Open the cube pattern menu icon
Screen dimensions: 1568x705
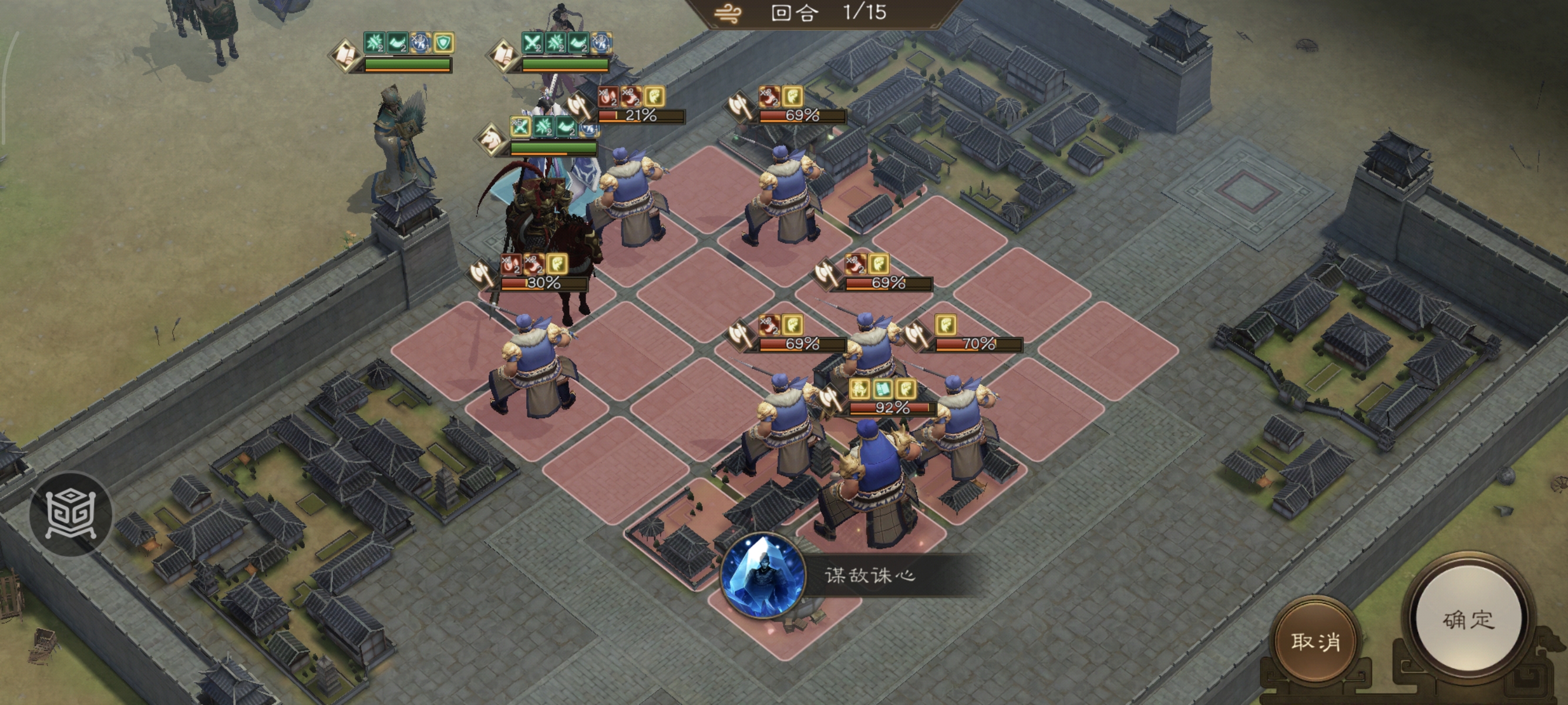[70, 515]
